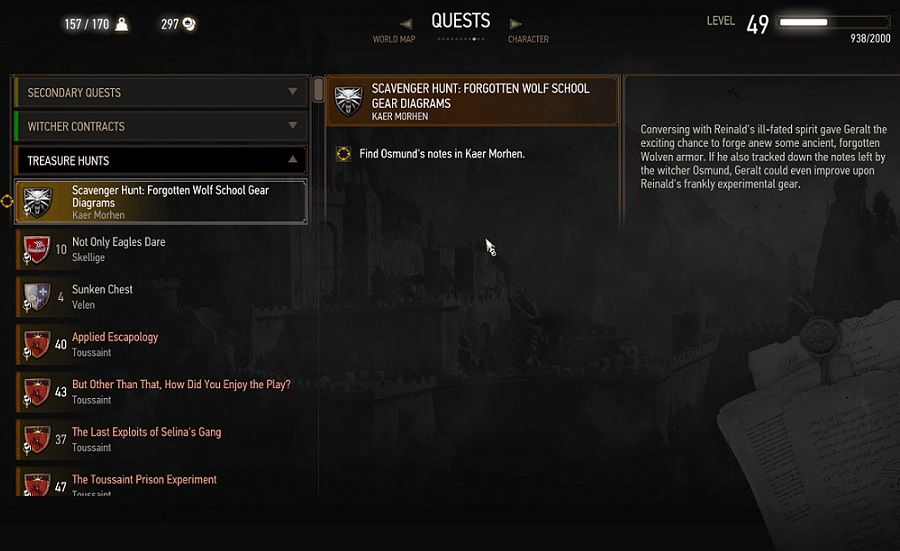Expand the Witcher Contracts category
The height and width of the screenshot is (551, 900).
160,127
